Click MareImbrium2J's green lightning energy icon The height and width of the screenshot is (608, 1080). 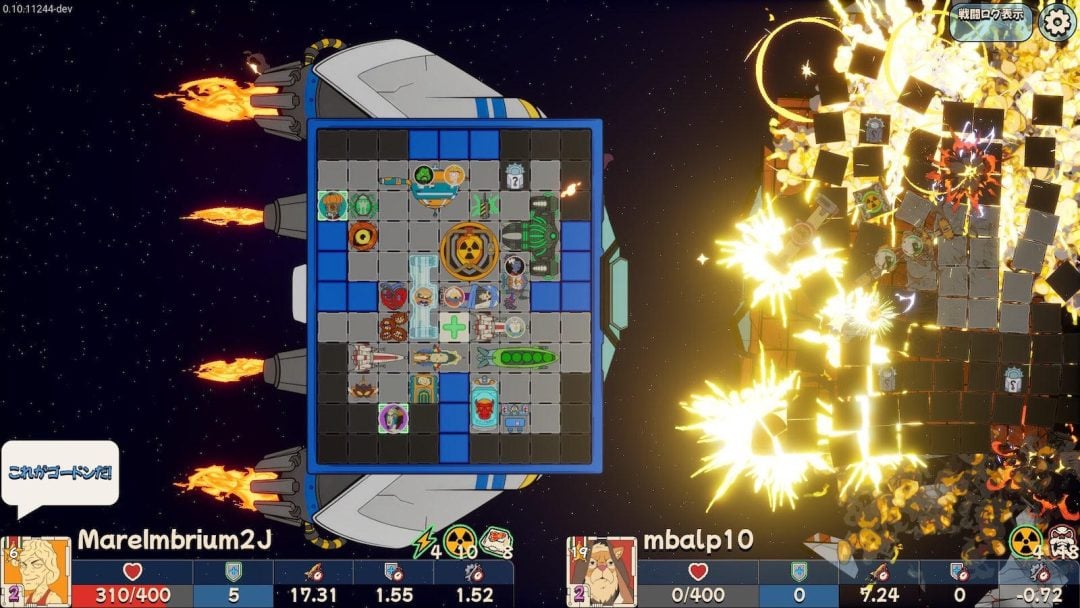(x=424, y=541)
